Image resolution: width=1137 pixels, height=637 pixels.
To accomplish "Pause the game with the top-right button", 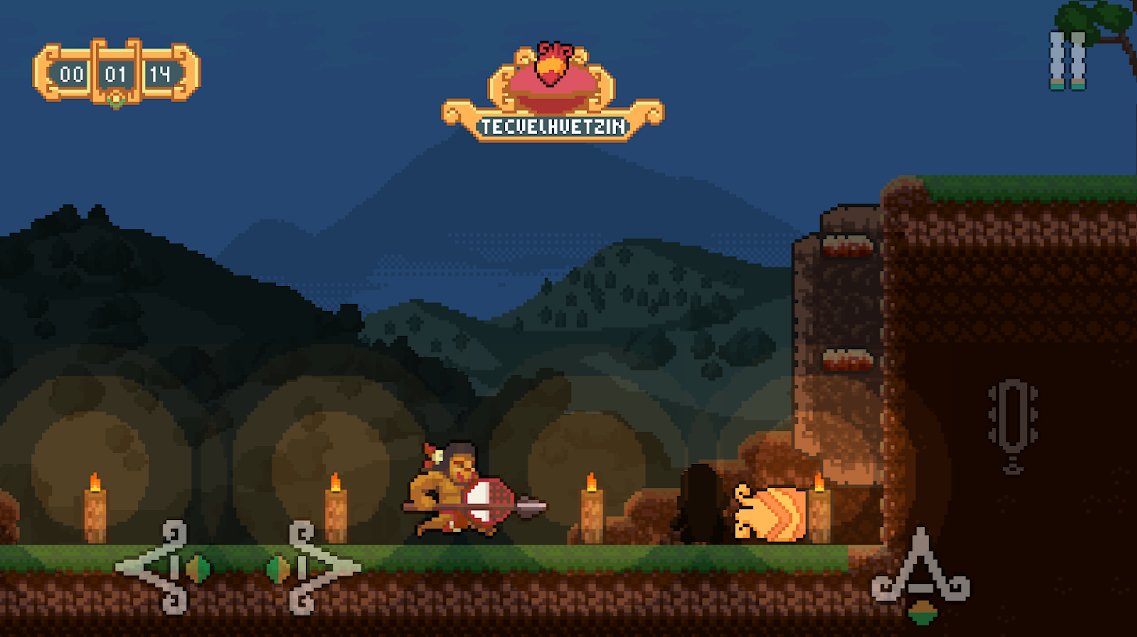I will (x=1067, y=60).
